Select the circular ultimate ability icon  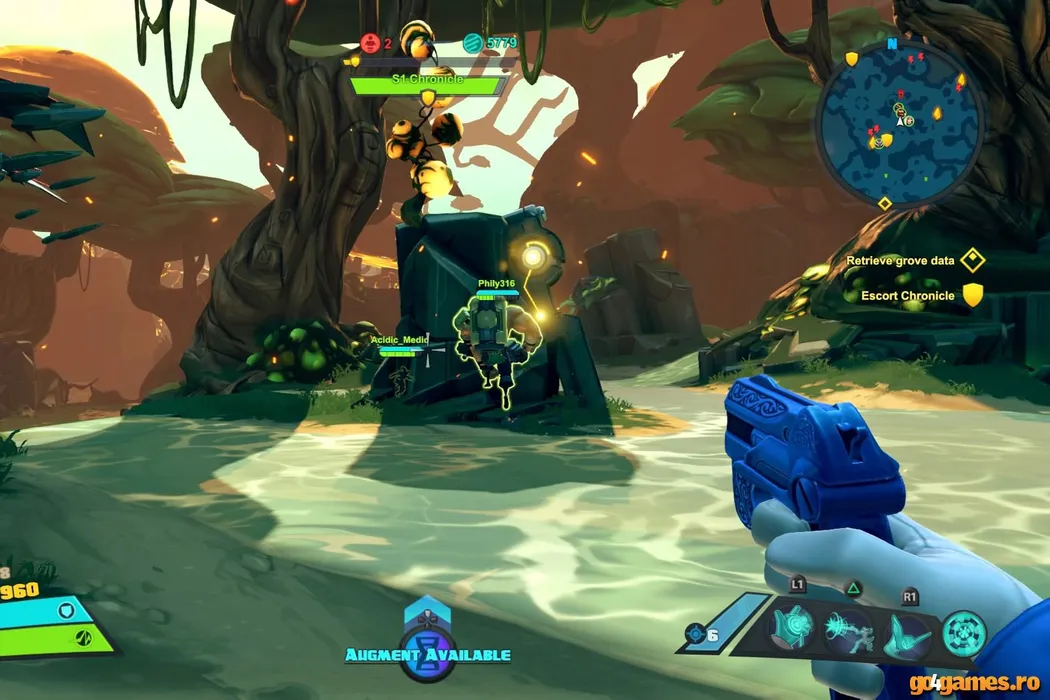click(x=965, y=632)
